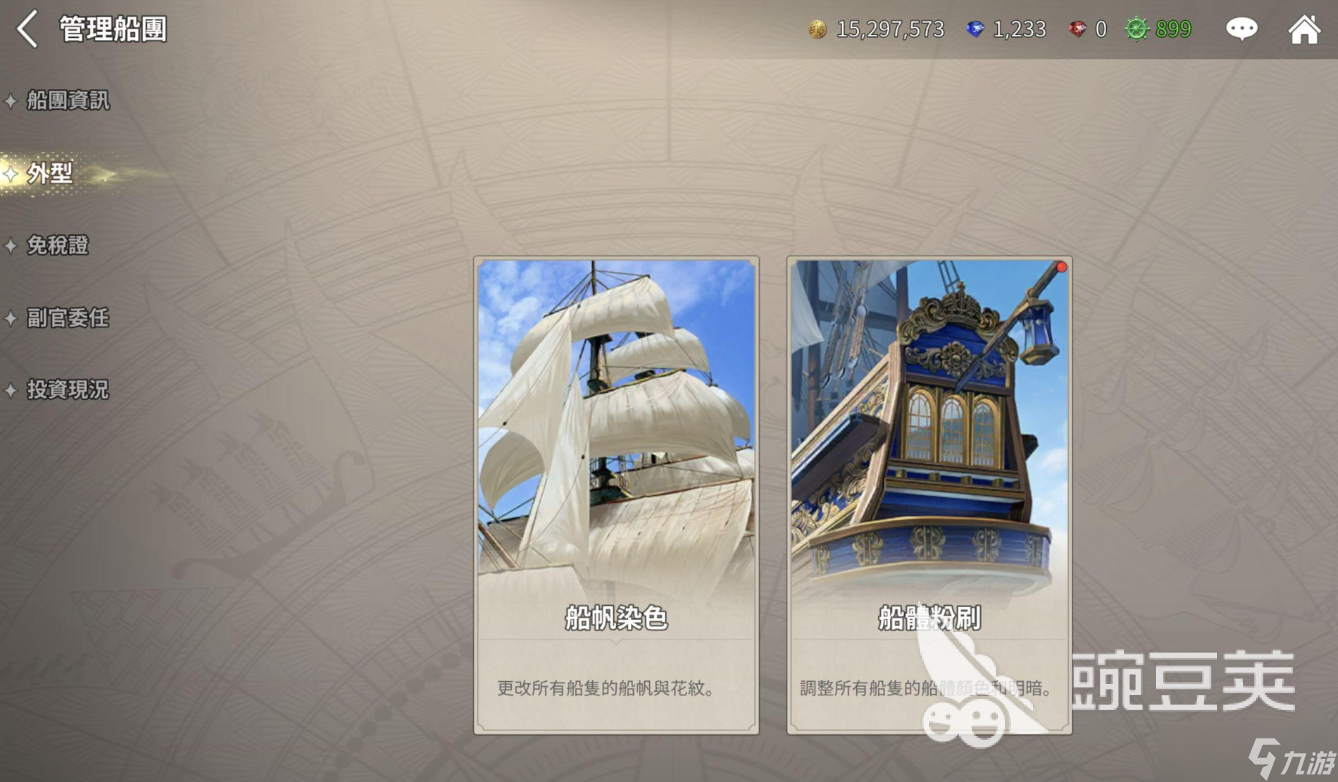Click the back arrow next to 管理船團
This screenshot has height=782, width=1338.
coord(26,30)
